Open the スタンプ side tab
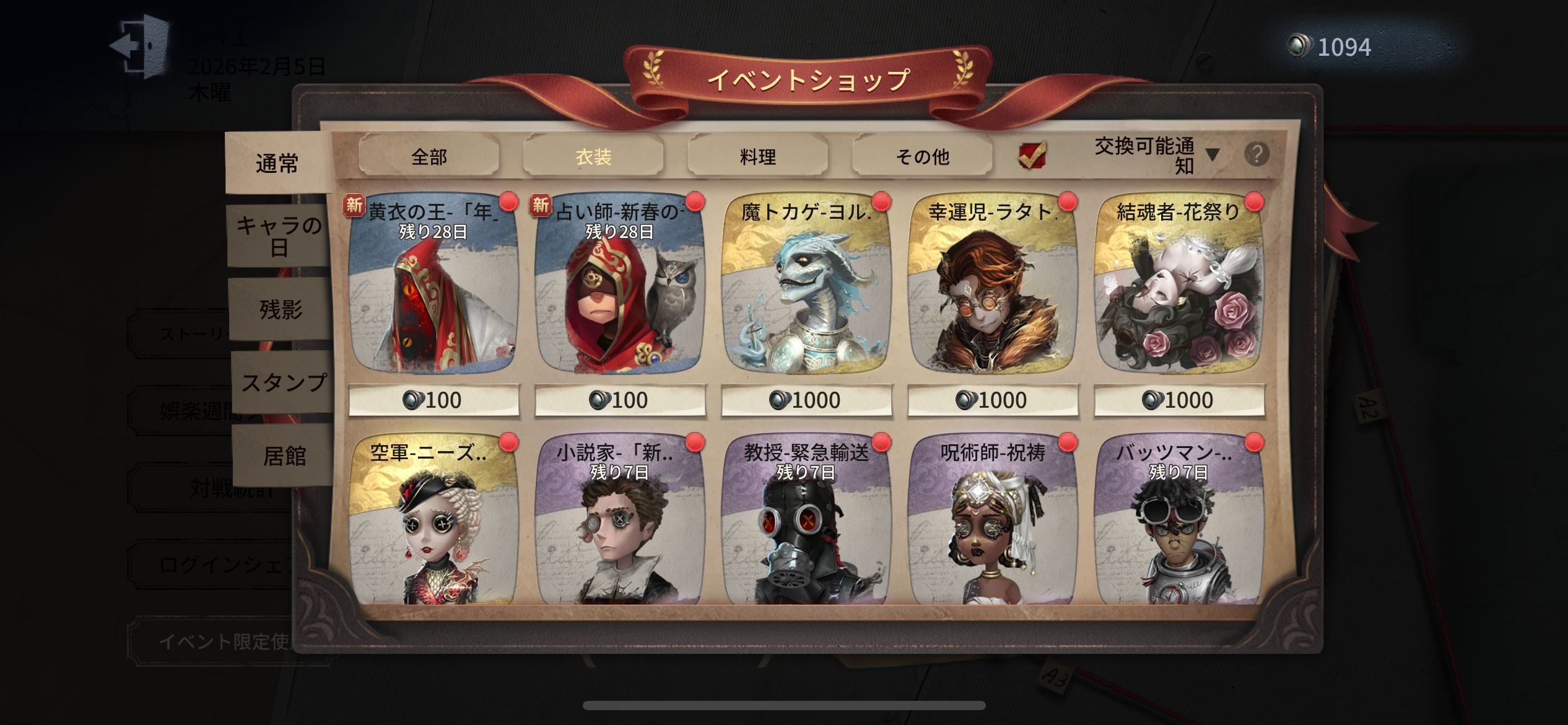Image resolution: width=1568 pixels, height=725 pixels. click(x=283, y=382)
